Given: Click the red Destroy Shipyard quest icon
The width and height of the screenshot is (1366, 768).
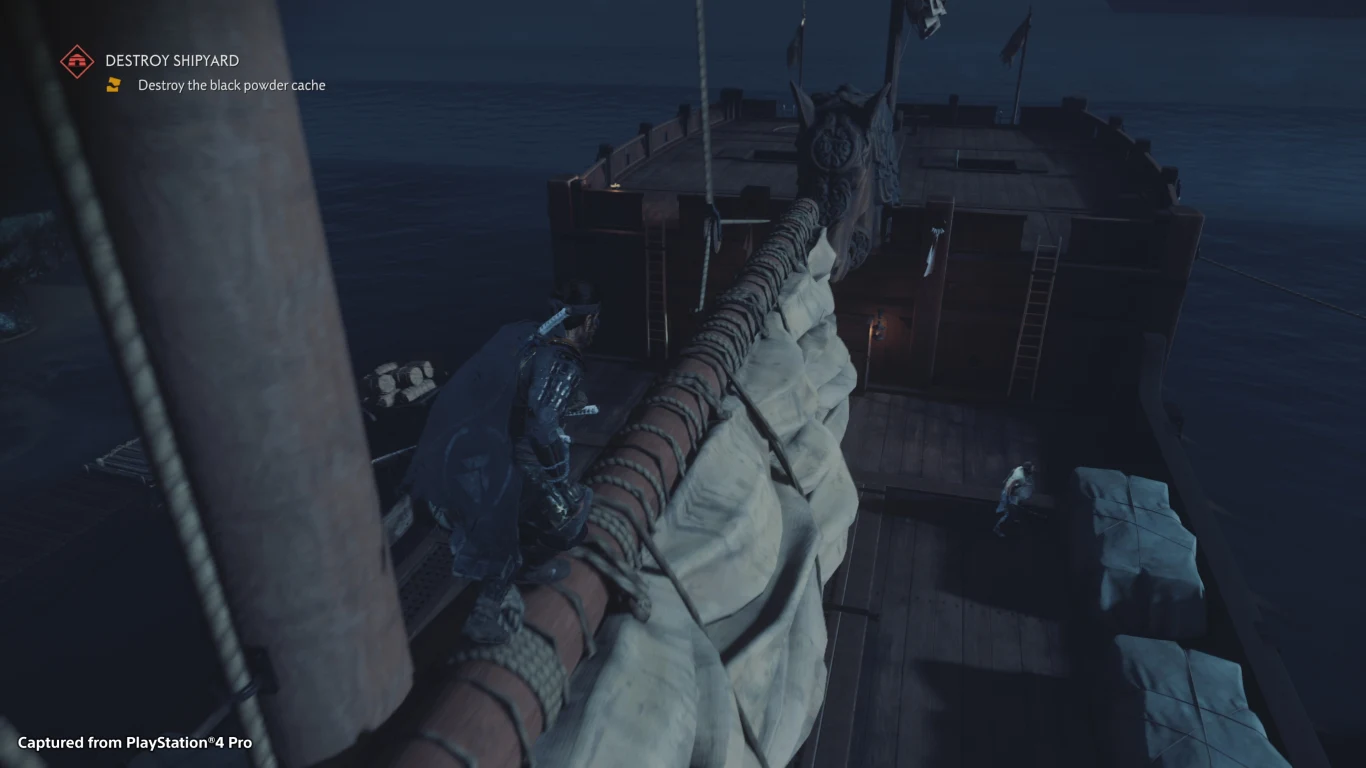Looking at the screenshot, I should click(77, 61).
